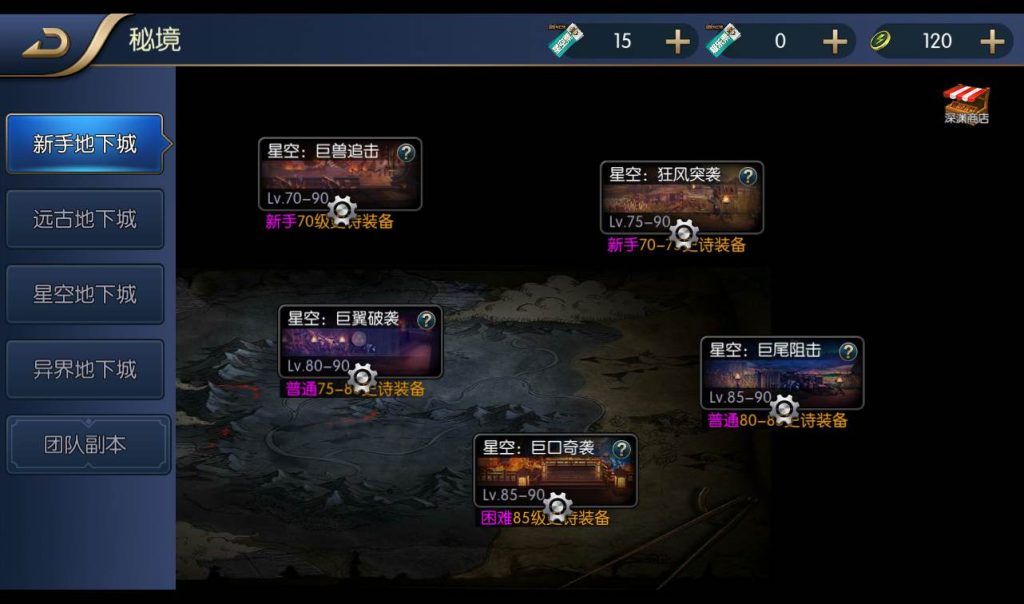Open the 远古地下城 tab
Image resolution: width=1024 pixels, height=604 pixels.
[85, 219]
